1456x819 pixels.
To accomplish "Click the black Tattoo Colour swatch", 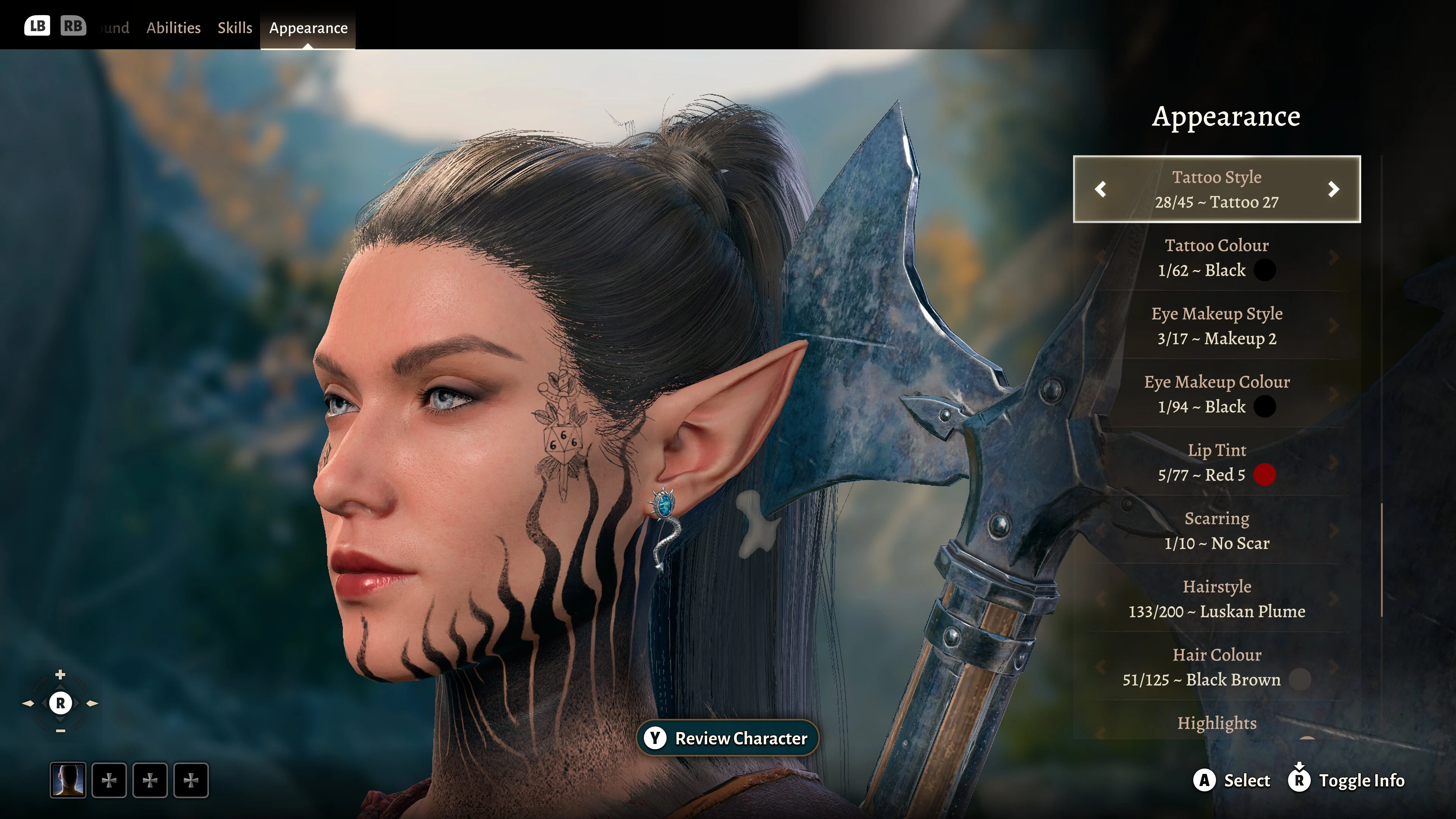I will (1265, 270).
